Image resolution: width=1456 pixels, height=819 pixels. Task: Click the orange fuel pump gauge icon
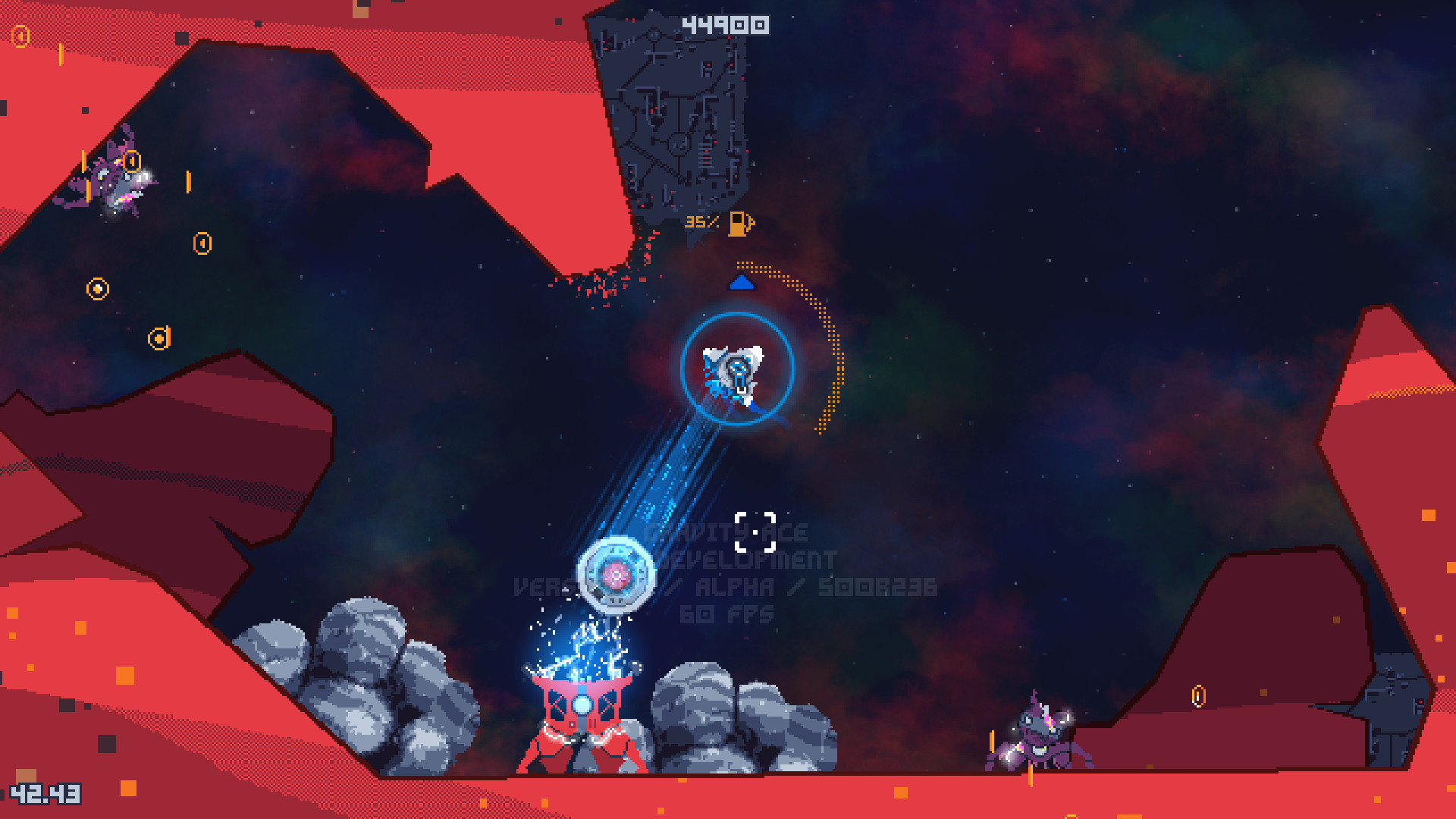pyautogui.click(x=739, y=222)
